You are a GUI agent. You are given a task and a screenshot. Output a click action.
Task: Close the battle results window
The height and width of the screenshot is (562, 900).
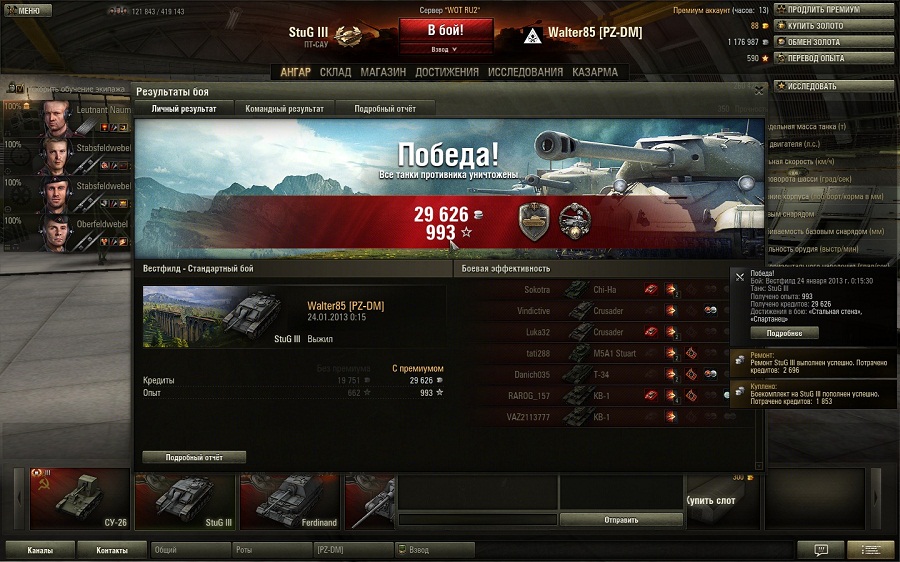tap(758, 90)
